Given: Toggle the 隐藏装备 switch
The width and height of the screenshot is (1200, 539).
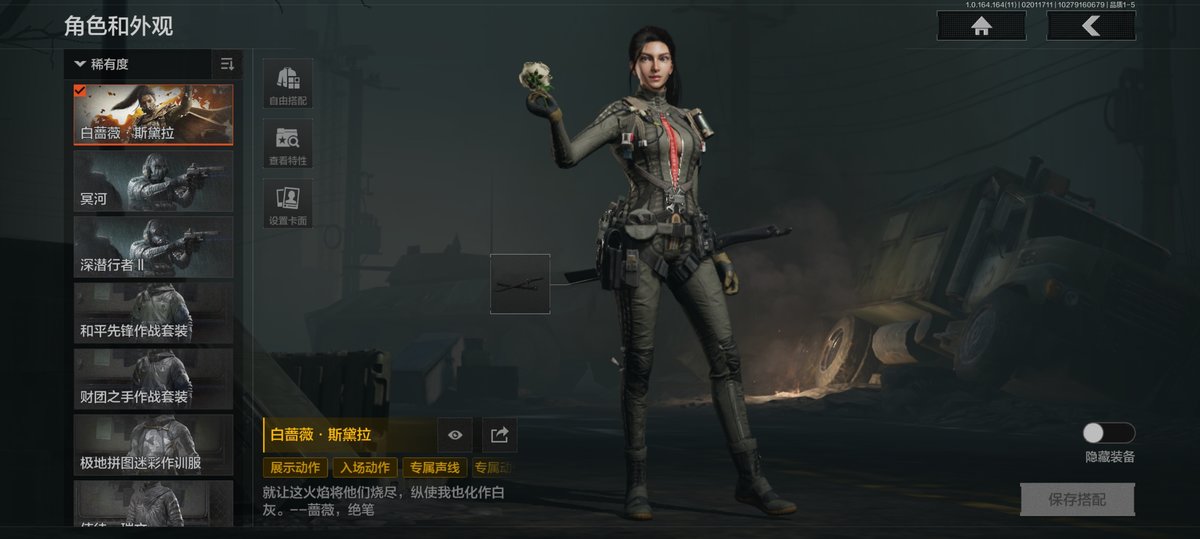Looking at the screenshot, I should [1109, 433].
